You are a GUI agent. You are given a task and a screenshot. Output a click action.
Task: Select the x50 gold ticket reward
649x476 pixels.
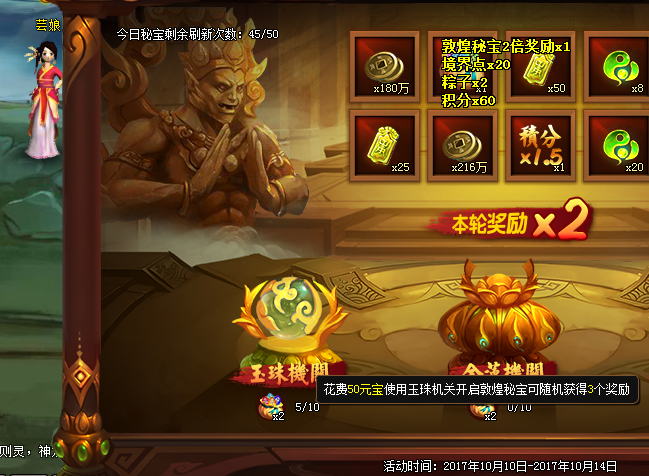coord(541,65)
